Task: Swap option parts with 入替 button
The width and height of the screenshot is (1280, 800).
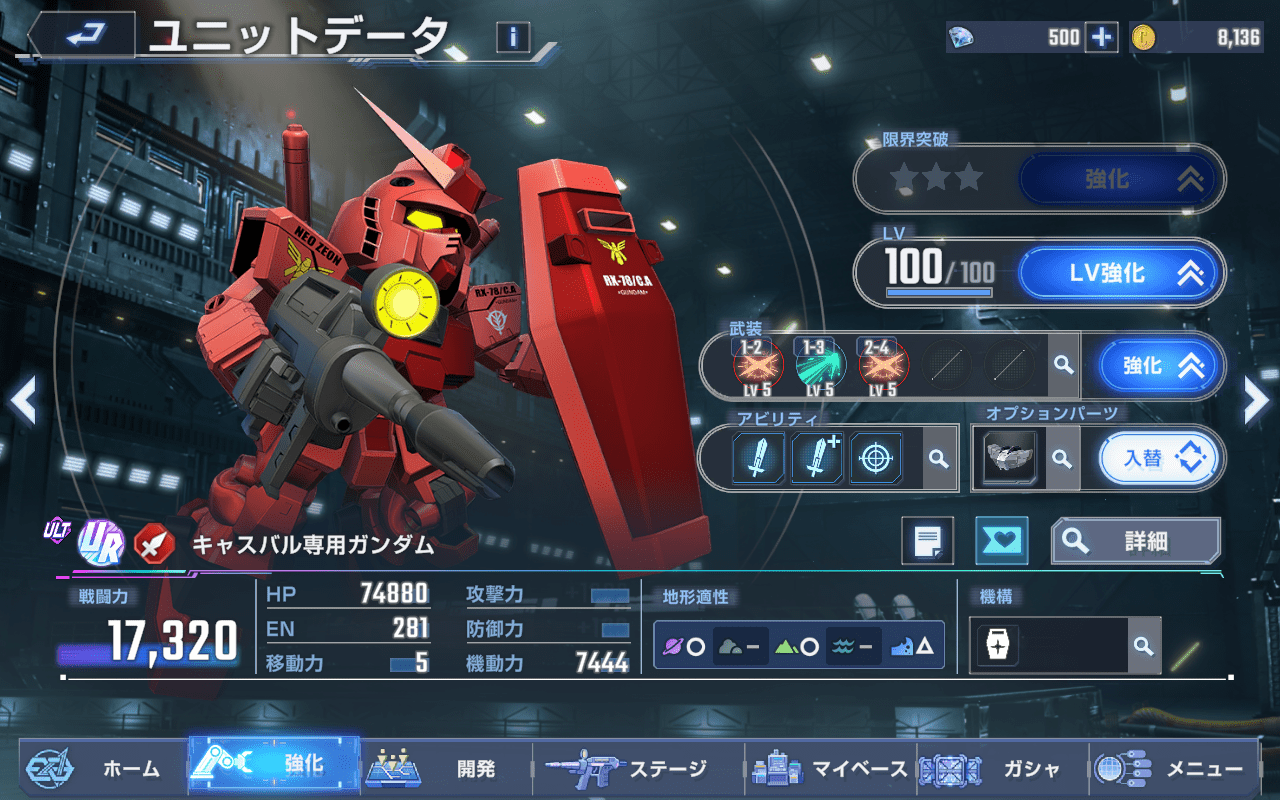Action: coord(1161,458)
